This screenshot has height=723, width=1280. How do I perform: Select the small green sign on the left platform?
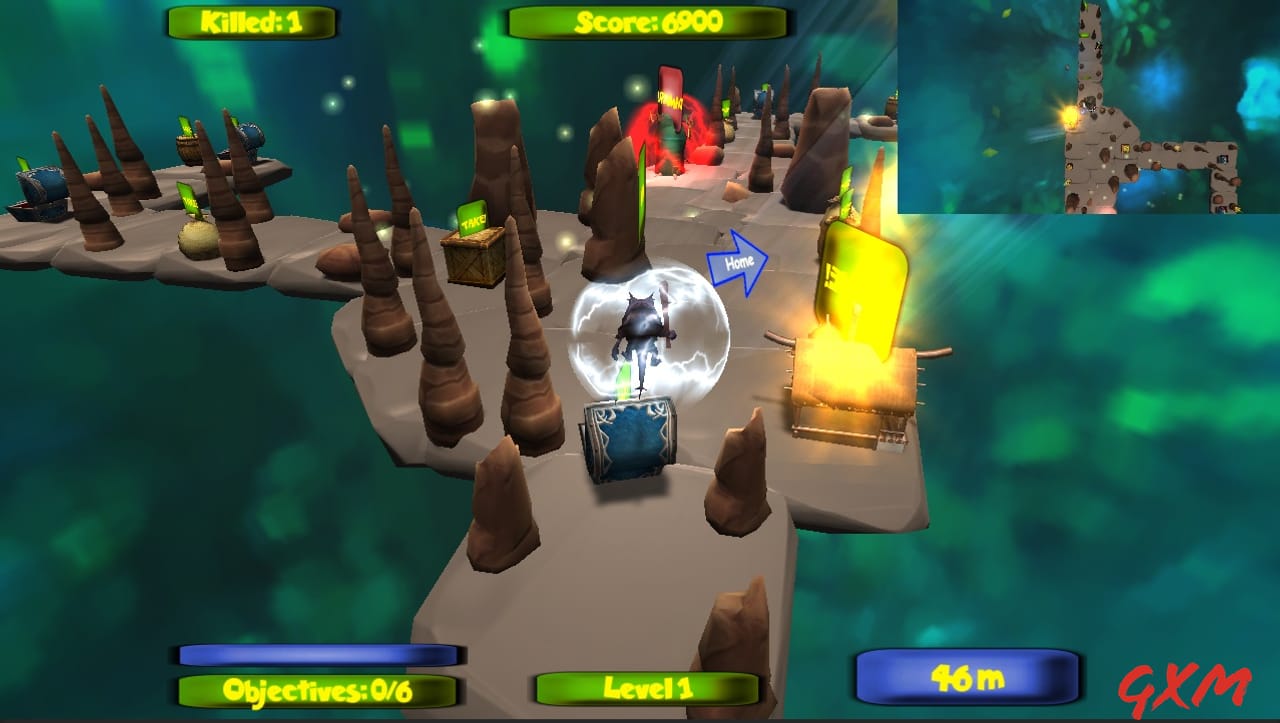190,200
